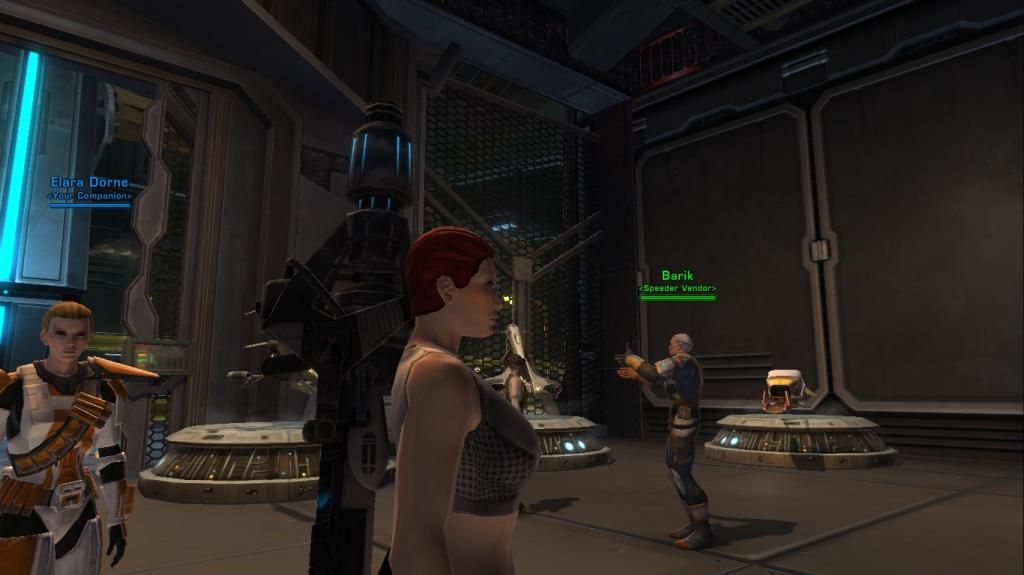
Task: Target the Elara Dorne companion nameplate
Action: pos(89,189)
